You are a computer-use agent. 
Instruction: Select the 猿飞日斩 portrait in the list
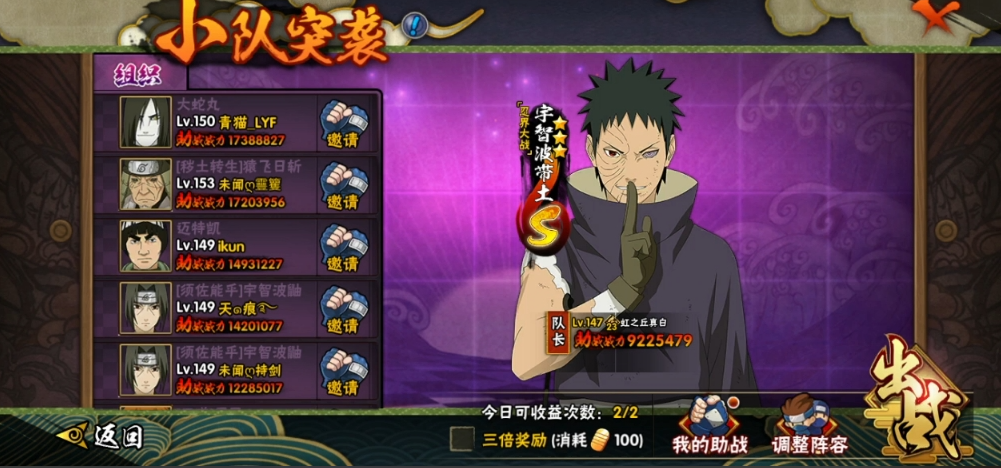pos(146,184)
